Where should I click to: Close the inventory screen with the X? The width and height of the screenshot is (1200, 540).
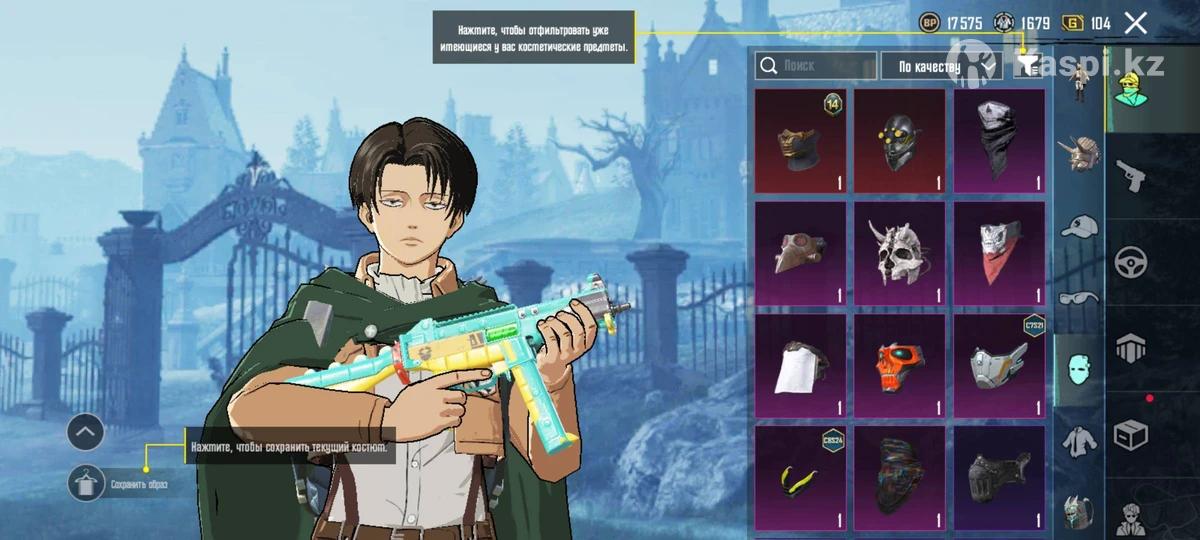[x=1135, y=23]
